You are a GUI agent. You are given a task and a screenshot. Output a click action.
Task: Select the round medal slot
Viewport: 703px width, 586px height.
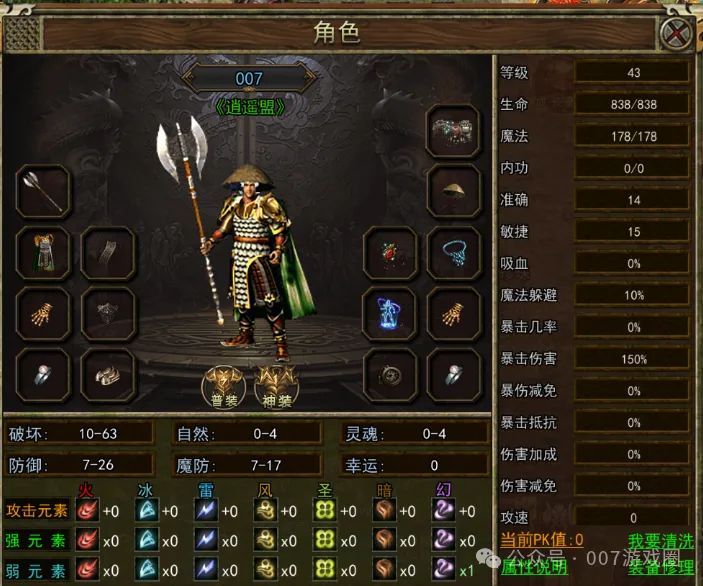[x=390, y=374]
